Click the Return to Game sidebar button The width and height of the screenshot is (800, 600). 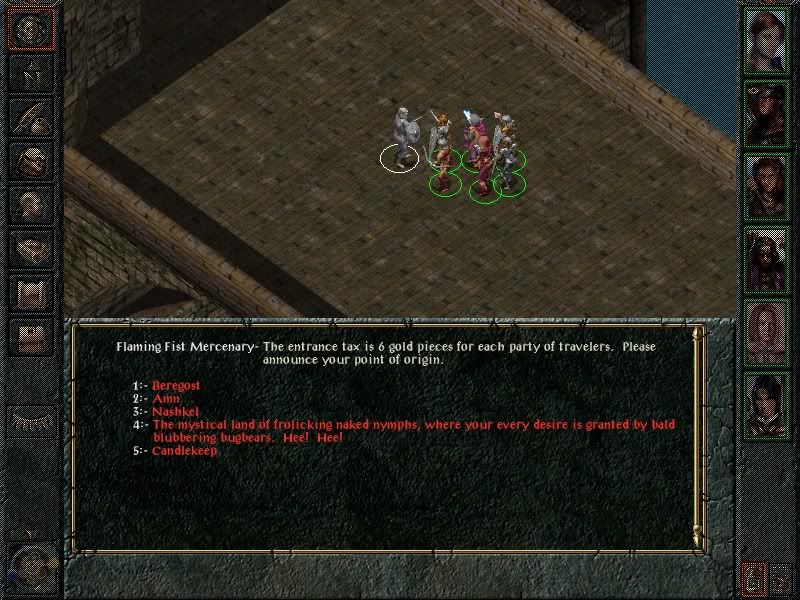pos(30,28)
